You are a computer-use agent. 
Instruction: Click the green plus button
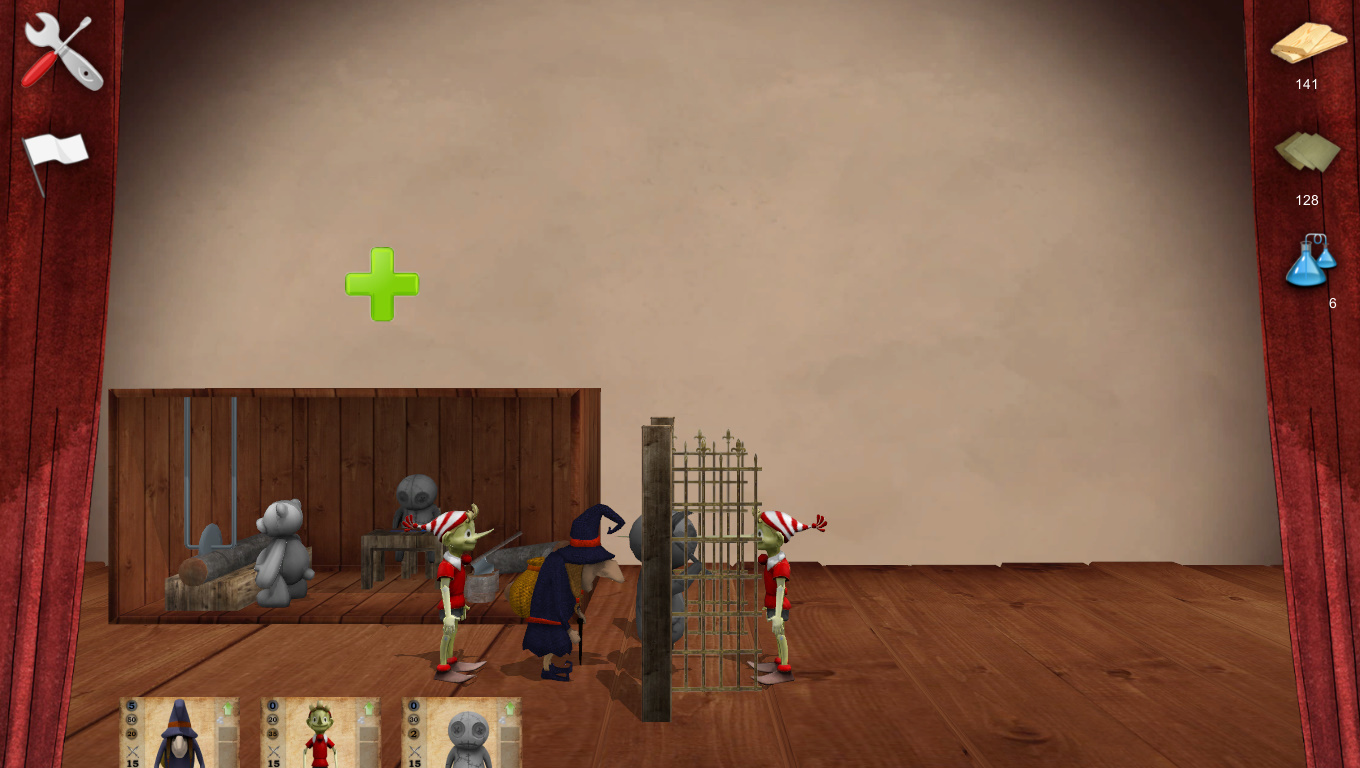tap(382, 284)
